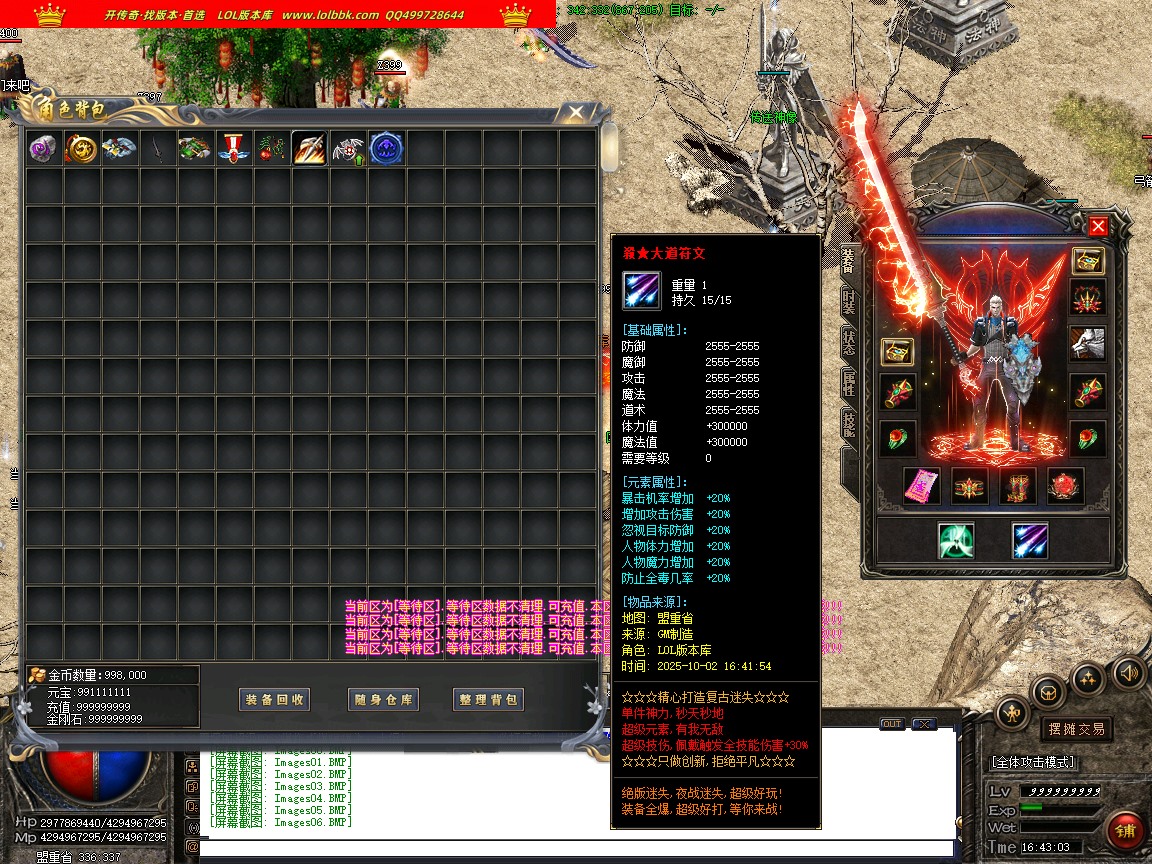Select the pink talisman equipment slot

tap(921, 486)
